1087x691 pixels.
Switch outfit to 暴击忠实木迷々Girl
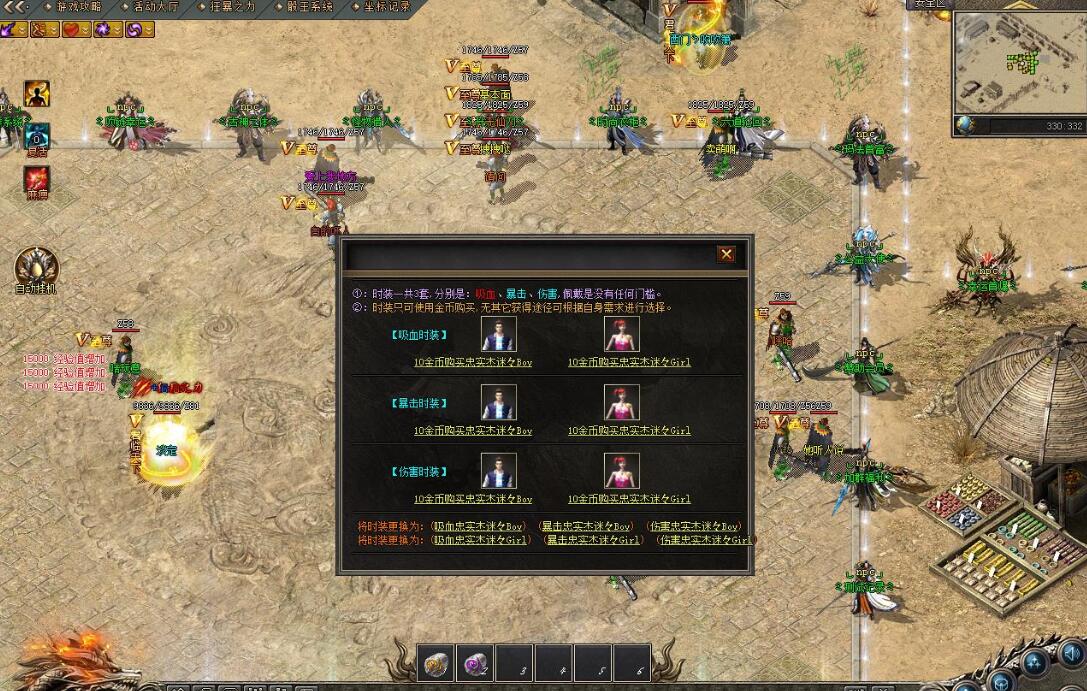pos(592,539)
